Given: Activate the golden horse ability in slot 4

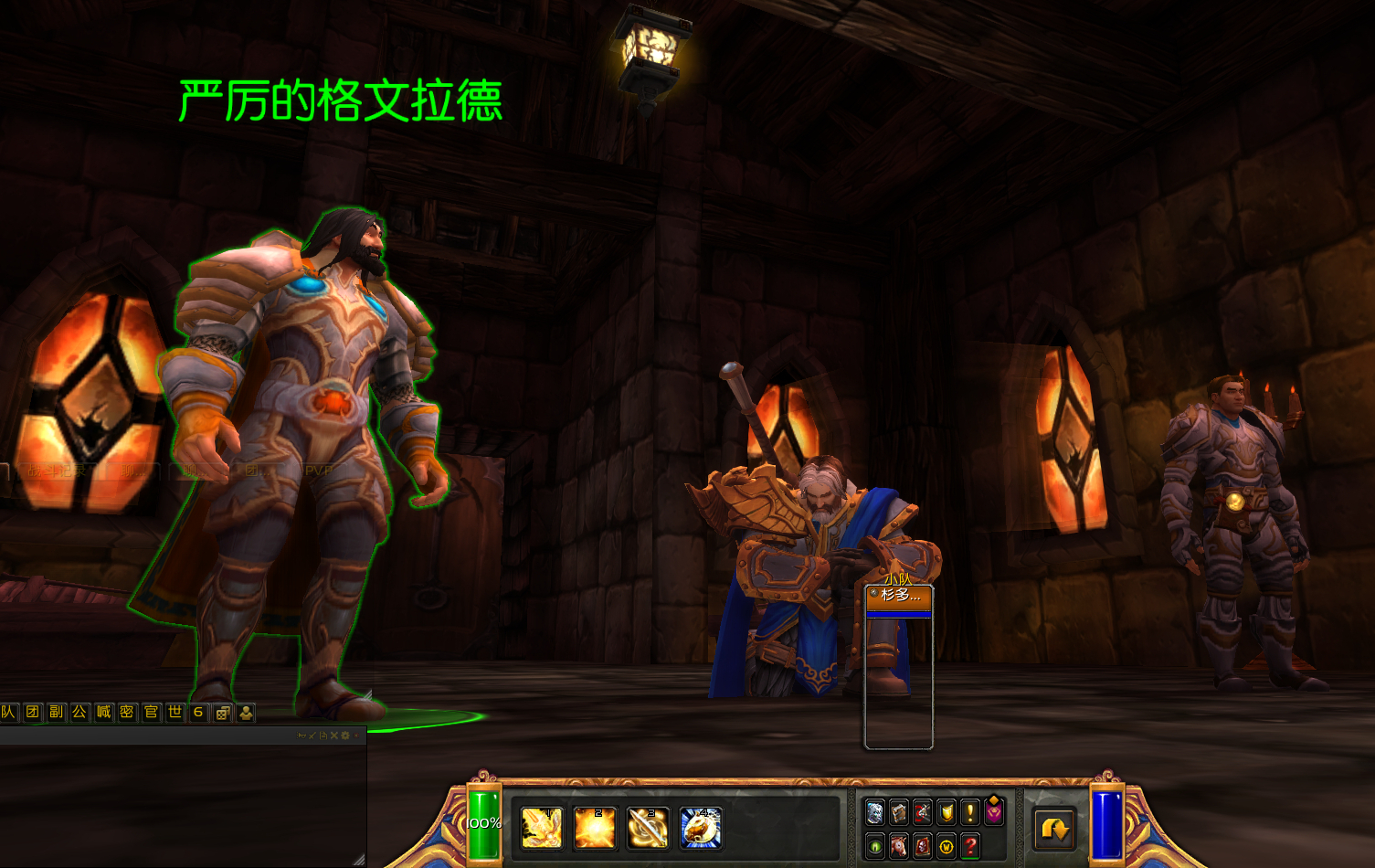Looking at the screenshot, I should (701, 828).
